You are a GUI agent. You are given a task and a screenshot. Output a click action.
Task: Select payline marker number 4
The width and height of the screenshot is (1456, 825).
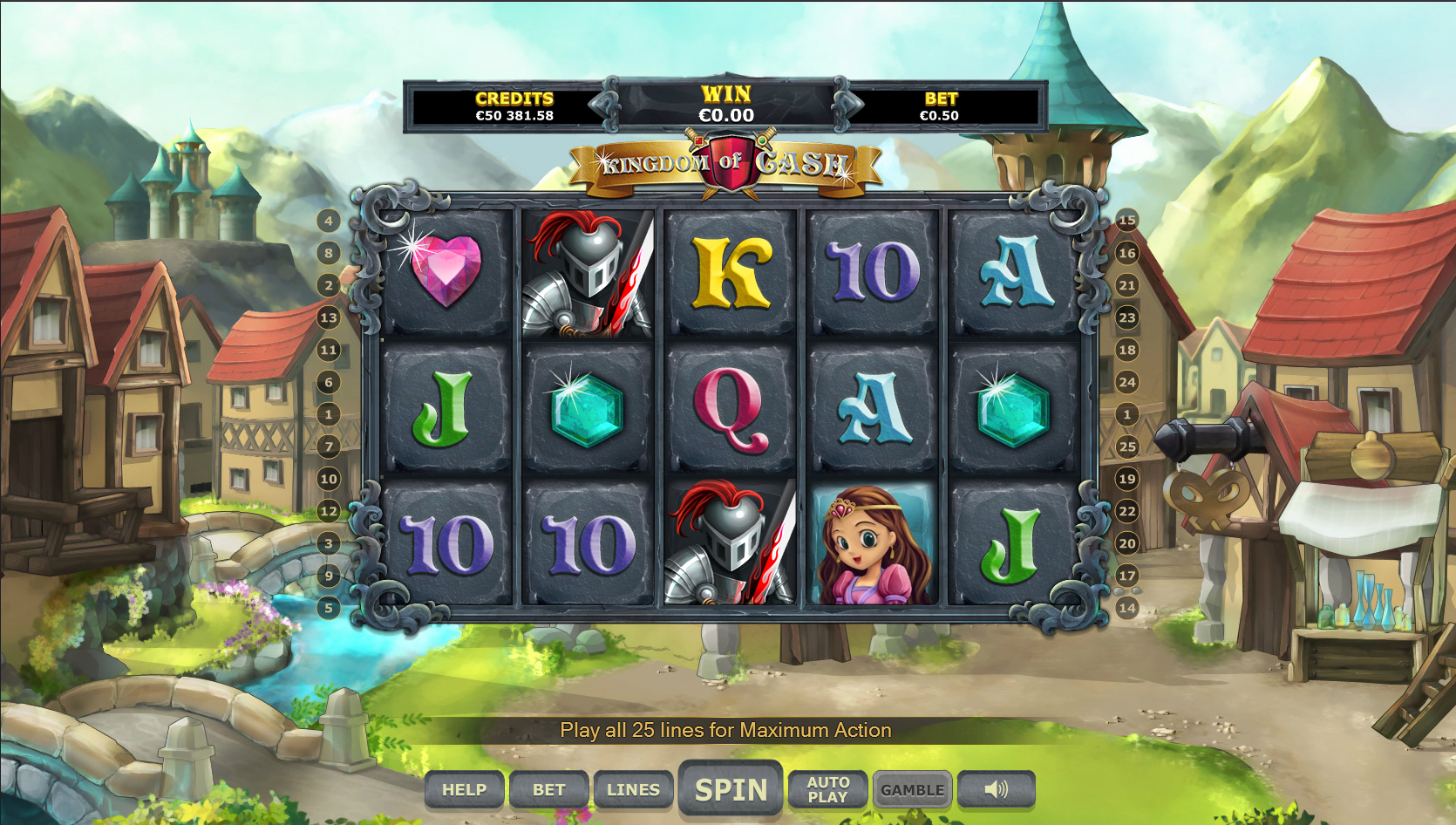pos(329,221)
